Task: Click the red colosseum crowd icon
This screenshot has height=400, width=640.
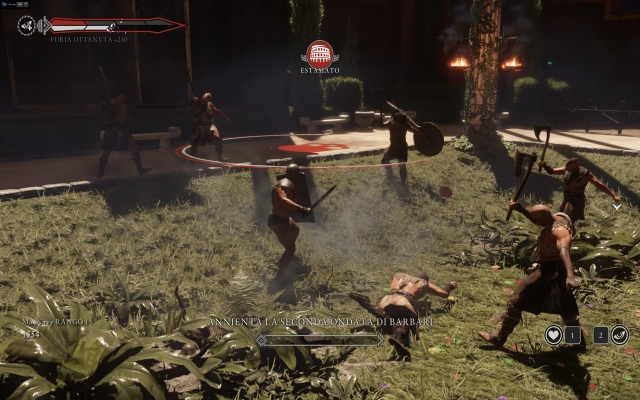Action: (x=320, y=52)
